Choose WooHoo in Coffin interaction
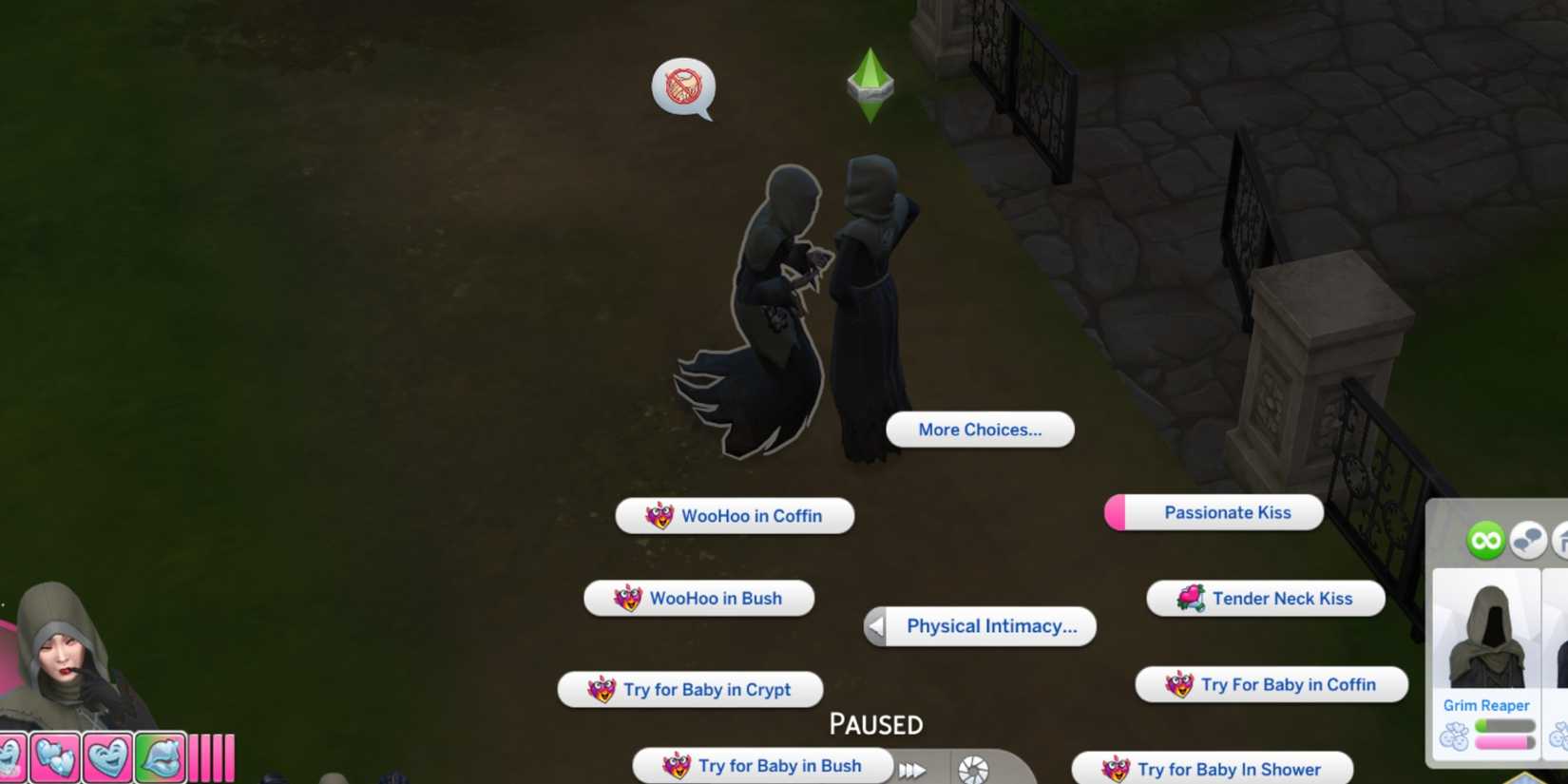This screenshot has height=784, width=1568. point(734,516)
